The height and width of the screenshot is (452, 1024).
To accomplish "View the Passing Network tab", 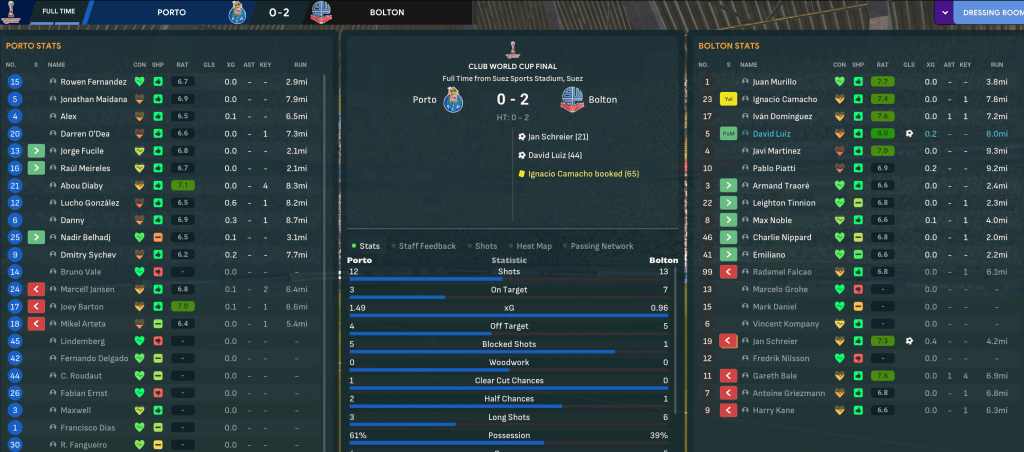I will pyautogui.click(x=603, y=246).
